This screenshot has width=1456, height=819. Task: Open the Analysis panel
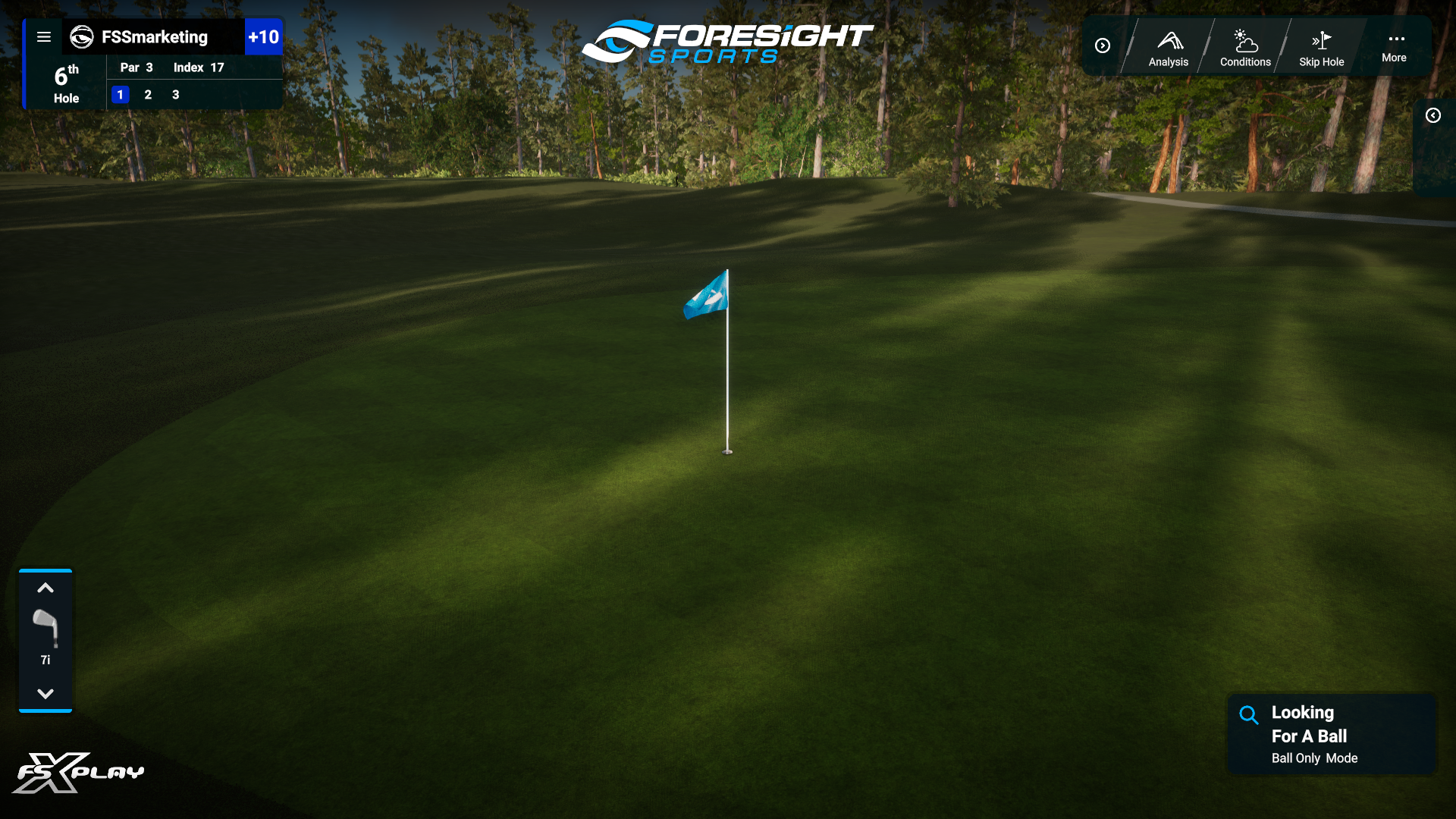tap(1168, 45)
